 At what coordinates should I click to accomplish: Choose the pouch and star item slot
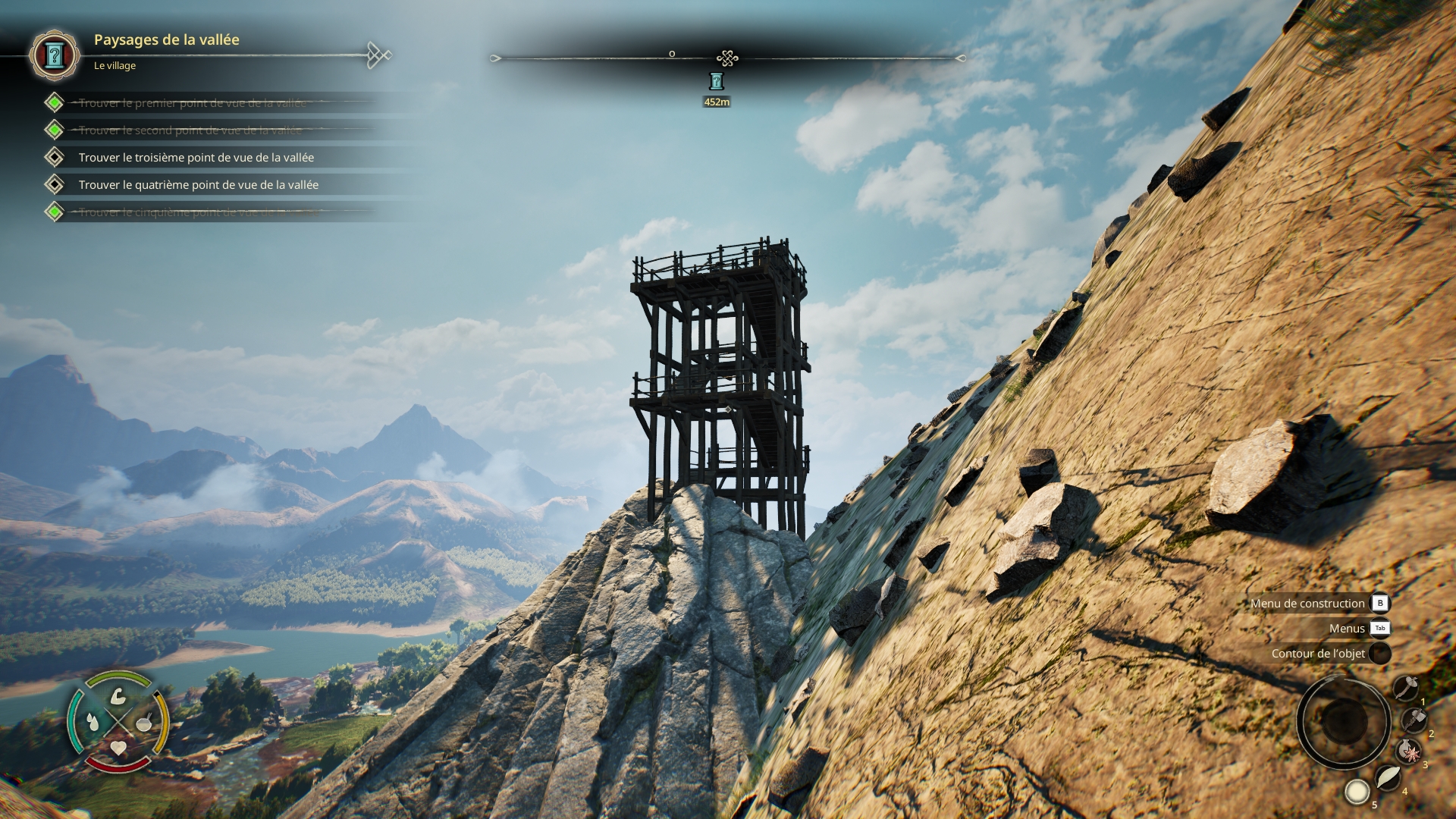[1409, 752]
